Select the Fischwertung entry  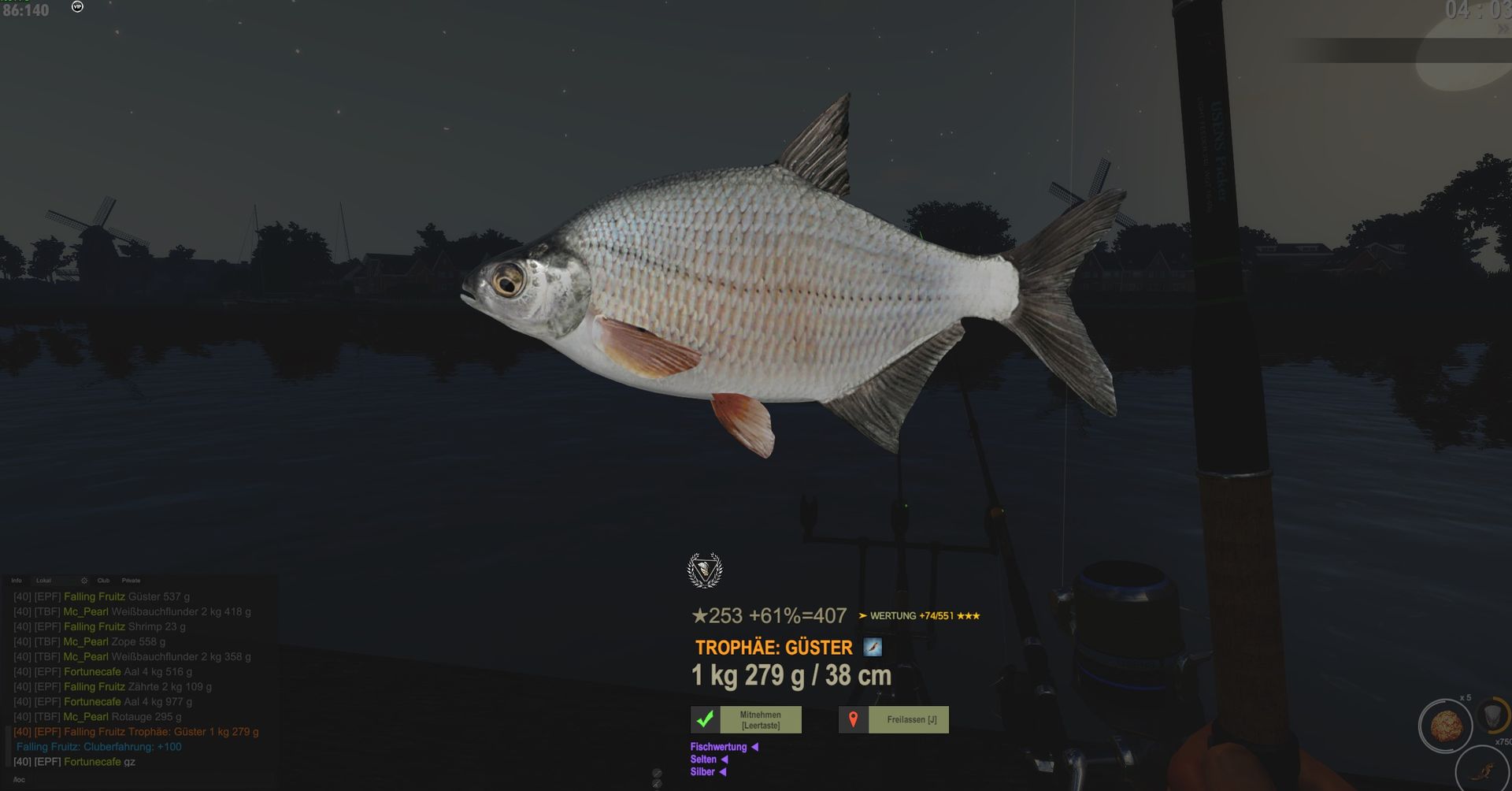(x=718, y=747)
